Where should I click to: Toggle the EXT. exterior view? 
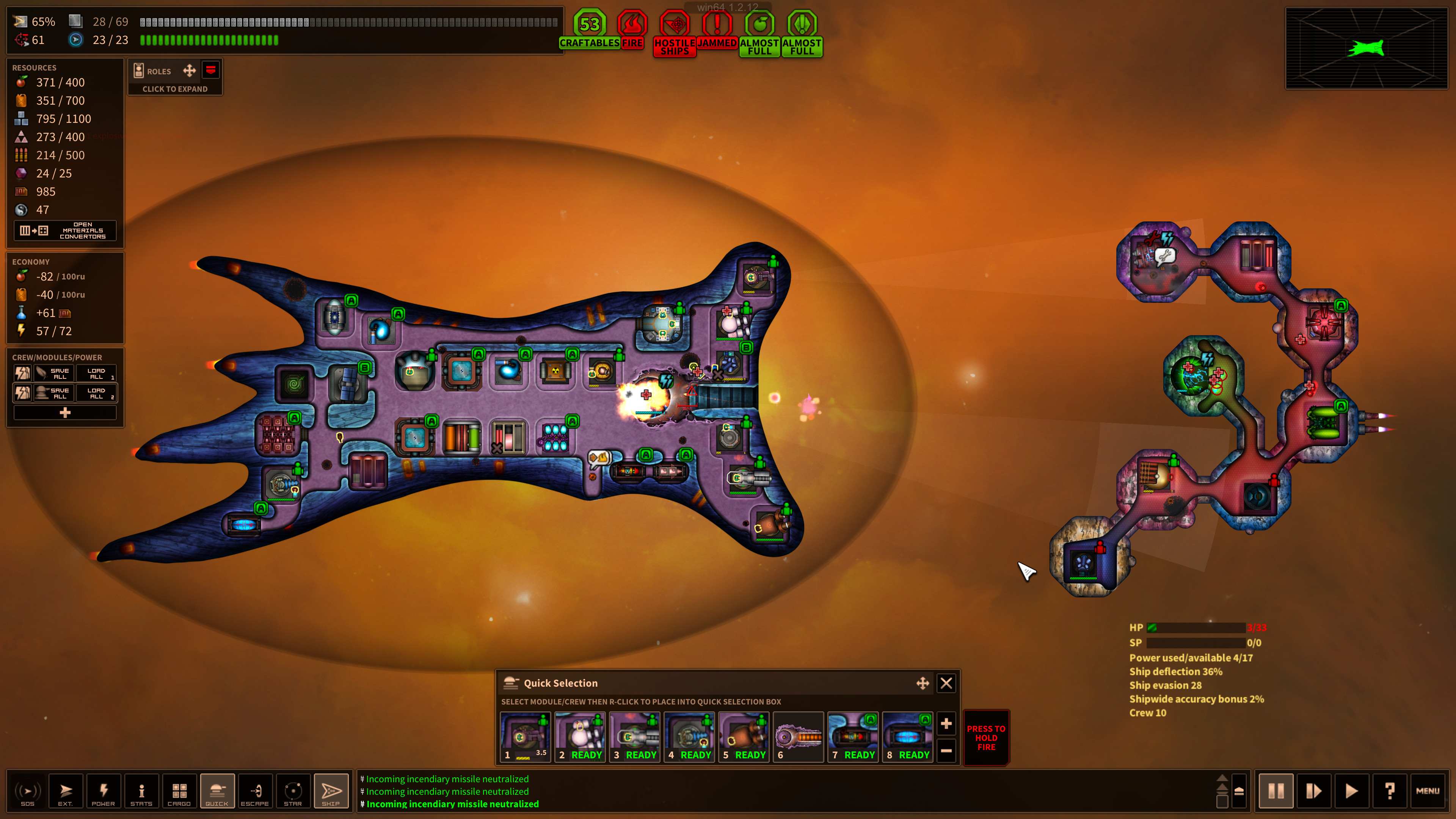(66, 791)
